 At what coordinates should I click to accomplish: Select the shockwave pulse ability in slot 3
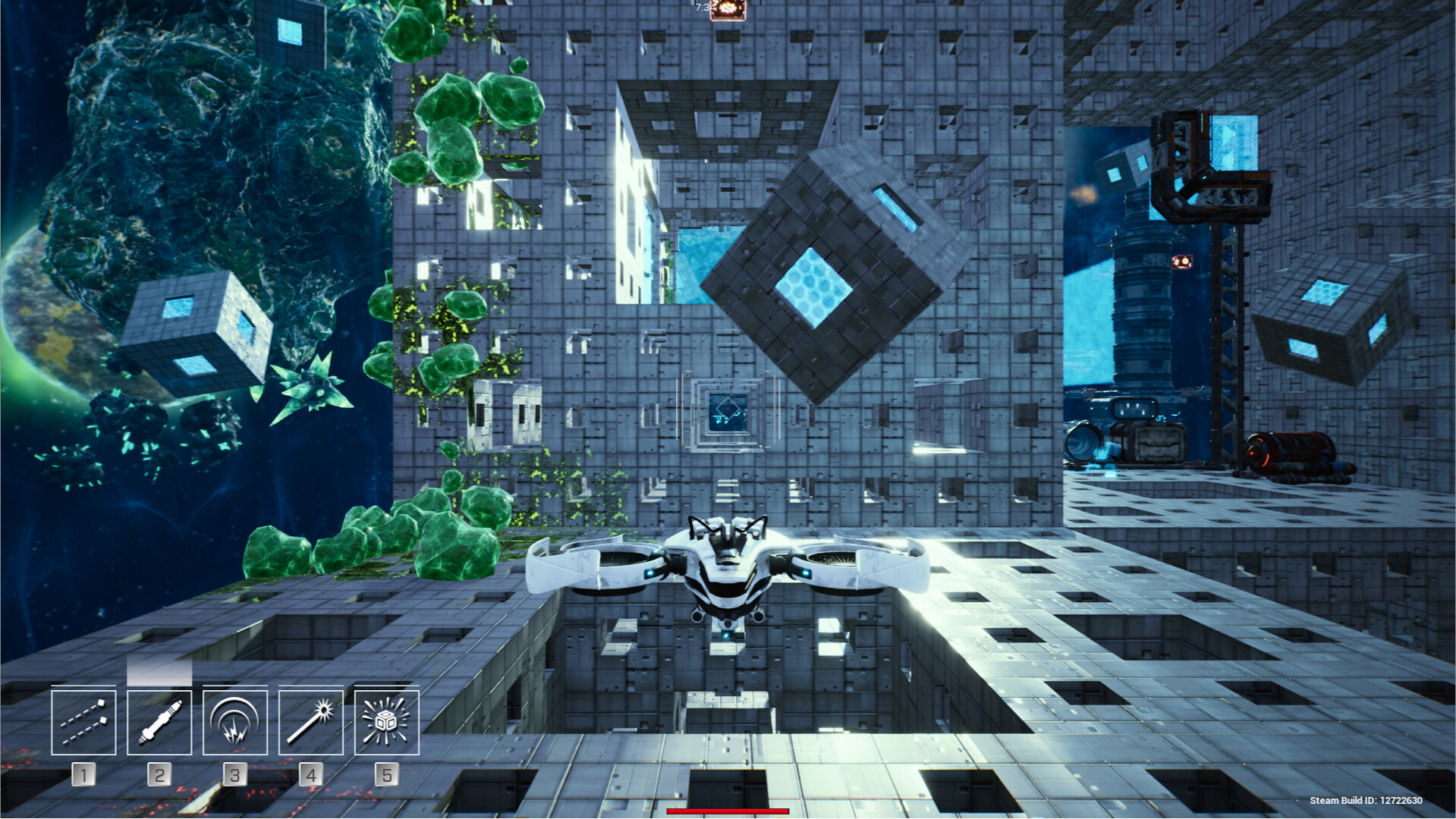coord(234,722)
